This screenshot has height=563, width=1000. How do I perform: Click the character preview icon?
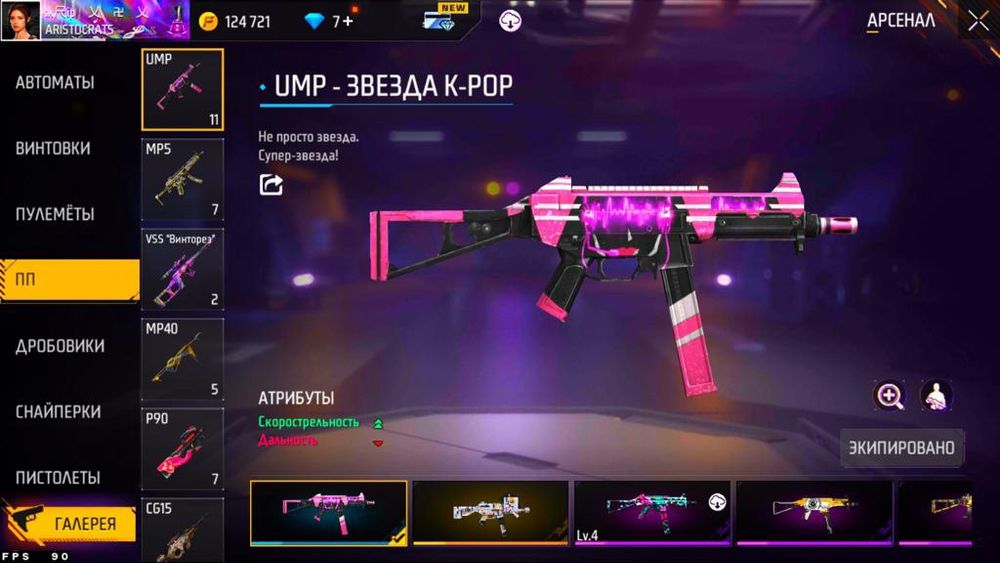pos(936,395)
